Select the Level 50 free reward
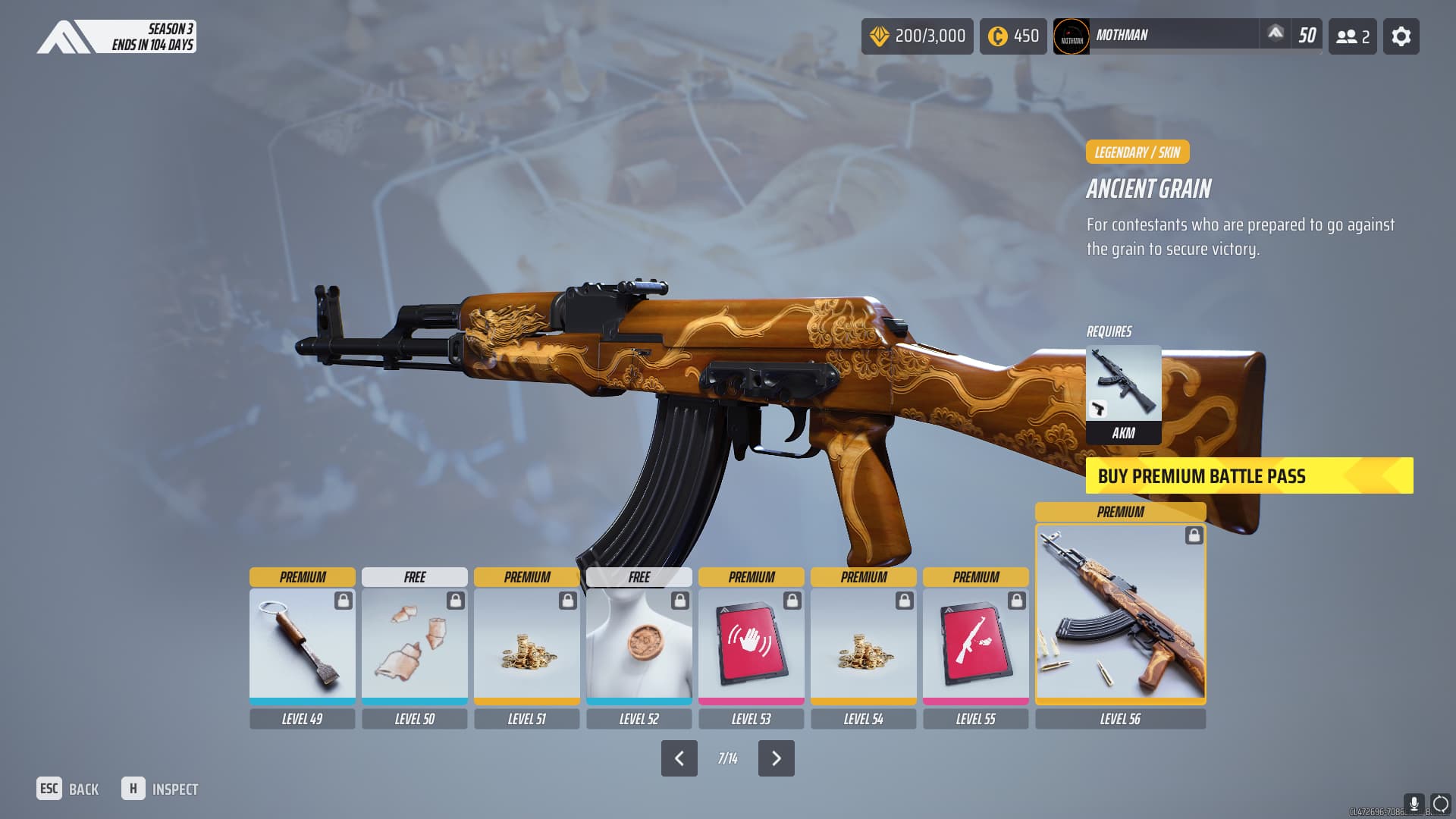 414,645
